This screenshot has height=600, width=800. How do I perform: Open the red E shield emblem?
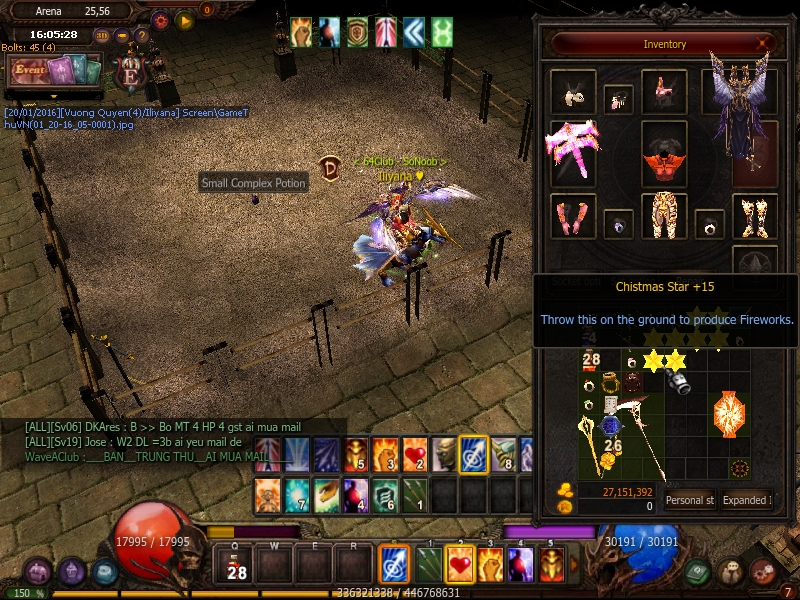(x=128, y=74)
